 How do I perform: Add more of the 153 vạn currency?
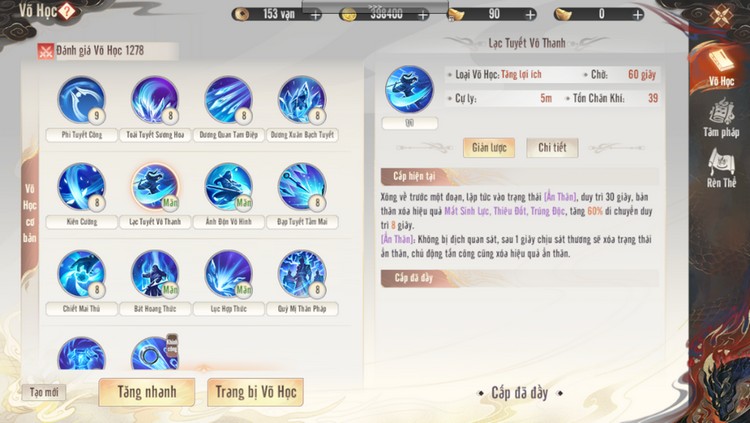316,15
